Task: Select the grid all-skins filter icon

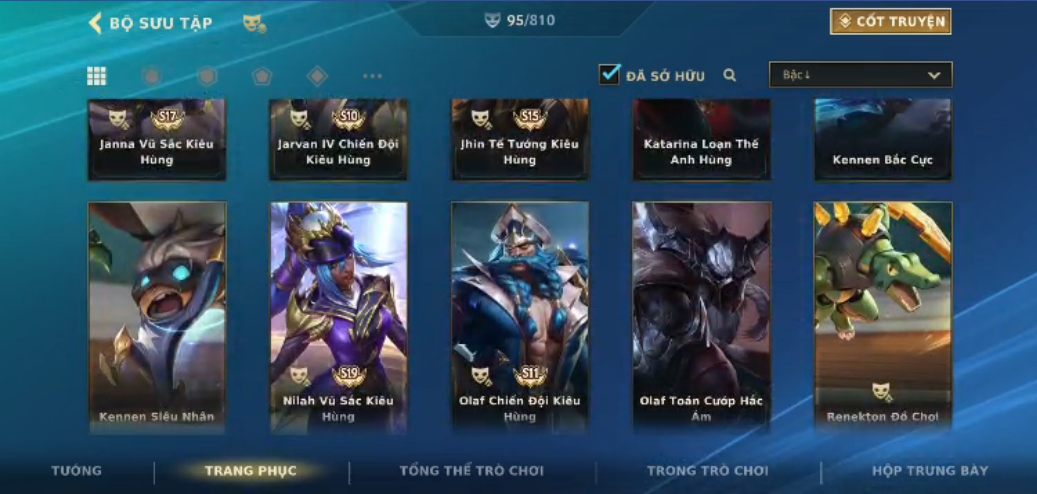Action: pos(97,76)
